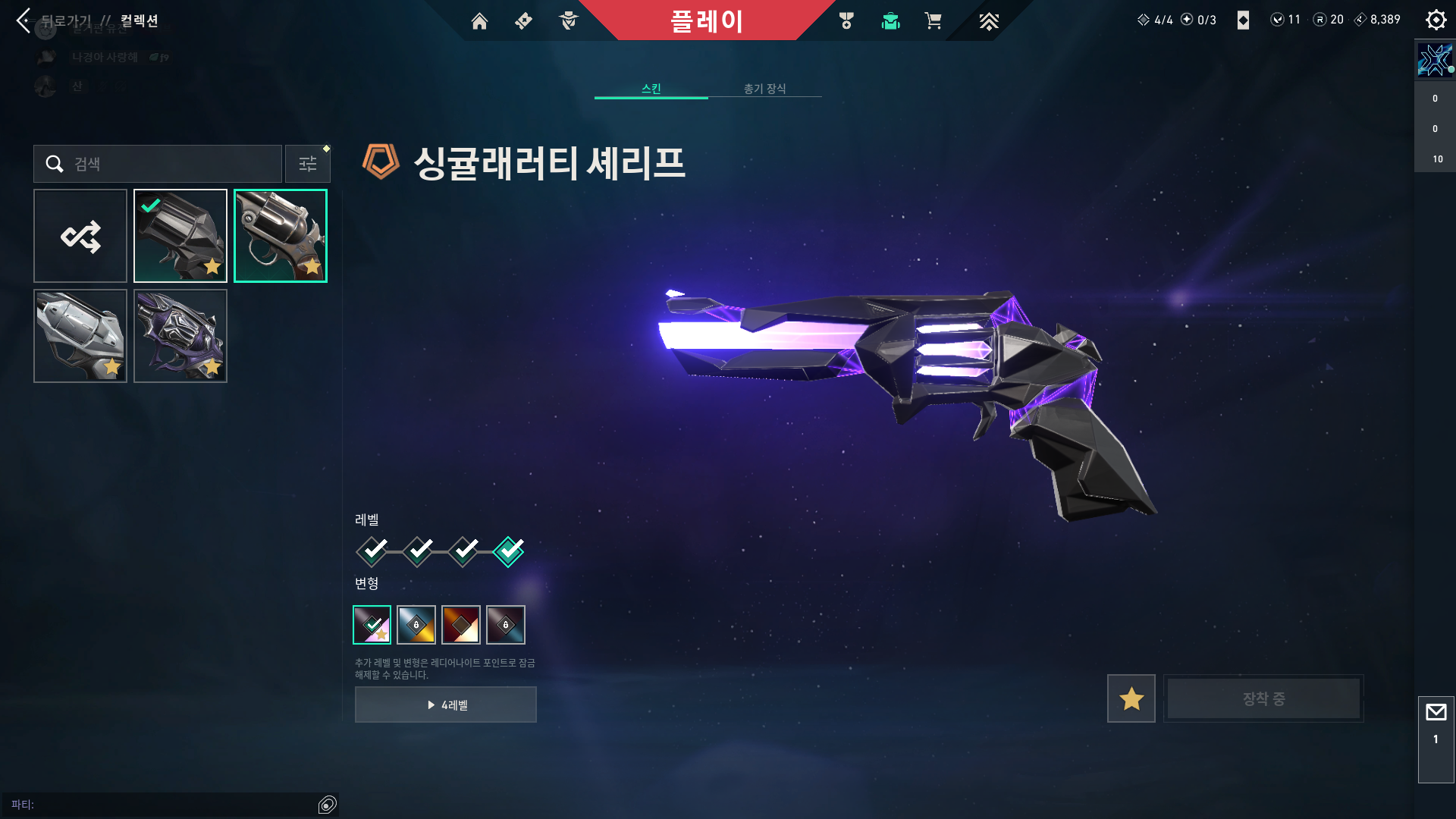This screenshot has height=819, width=1456.
Task: Open the mail envelope notifications
Action: click(x=1436, y=713)
